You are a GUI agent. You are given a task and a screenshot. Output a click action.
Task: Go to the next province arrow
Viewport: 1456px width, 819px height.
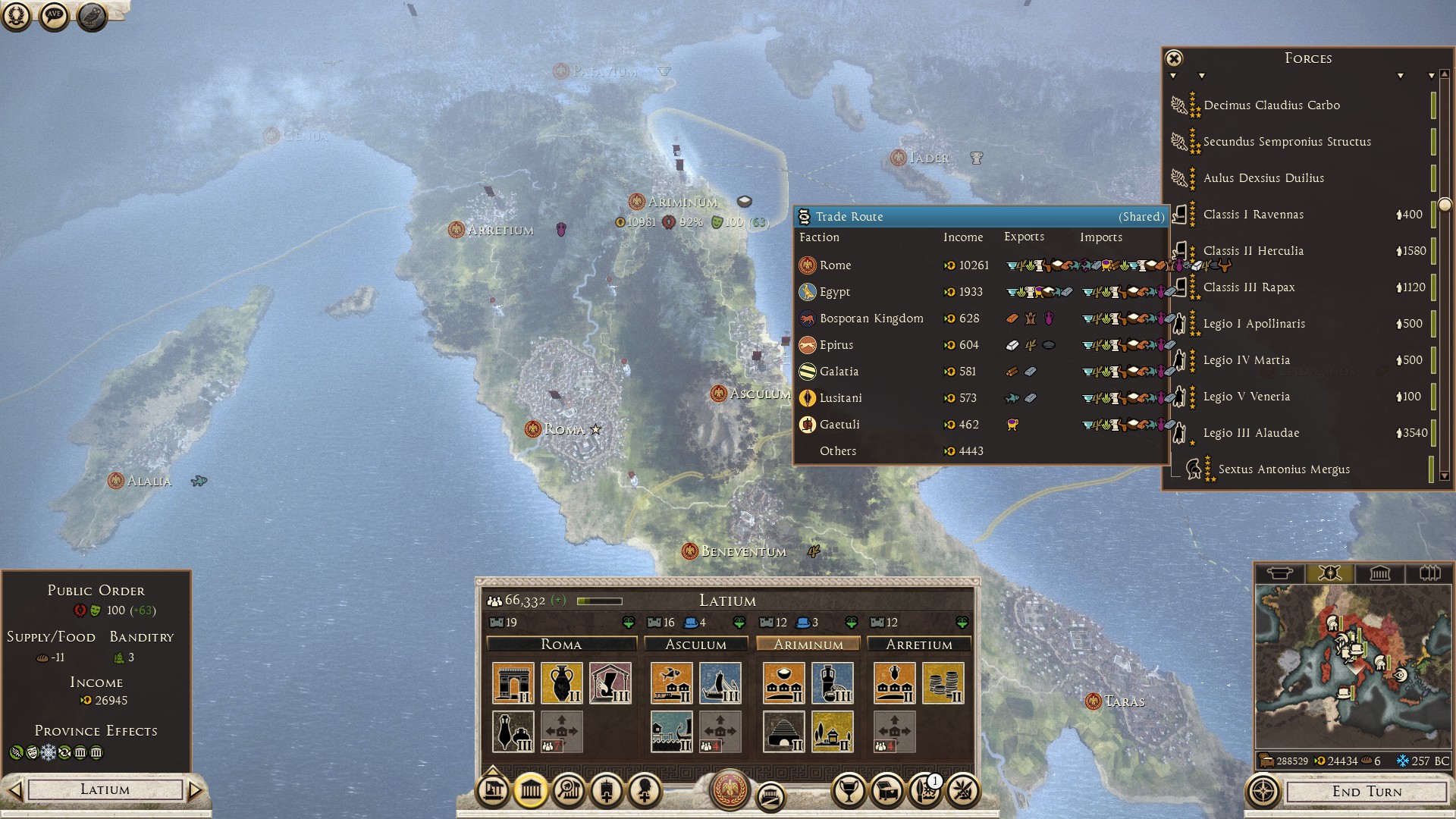coord(196,790)
